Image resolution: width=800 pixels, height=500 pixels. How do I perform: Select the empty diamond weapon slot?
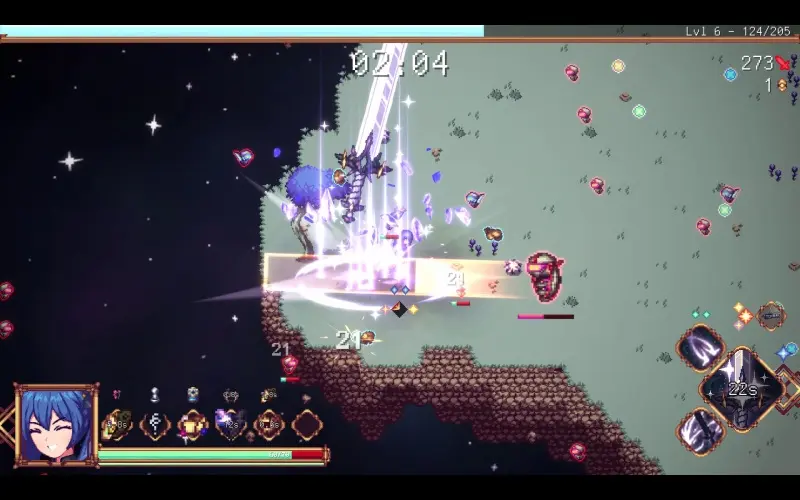(307, 425)
